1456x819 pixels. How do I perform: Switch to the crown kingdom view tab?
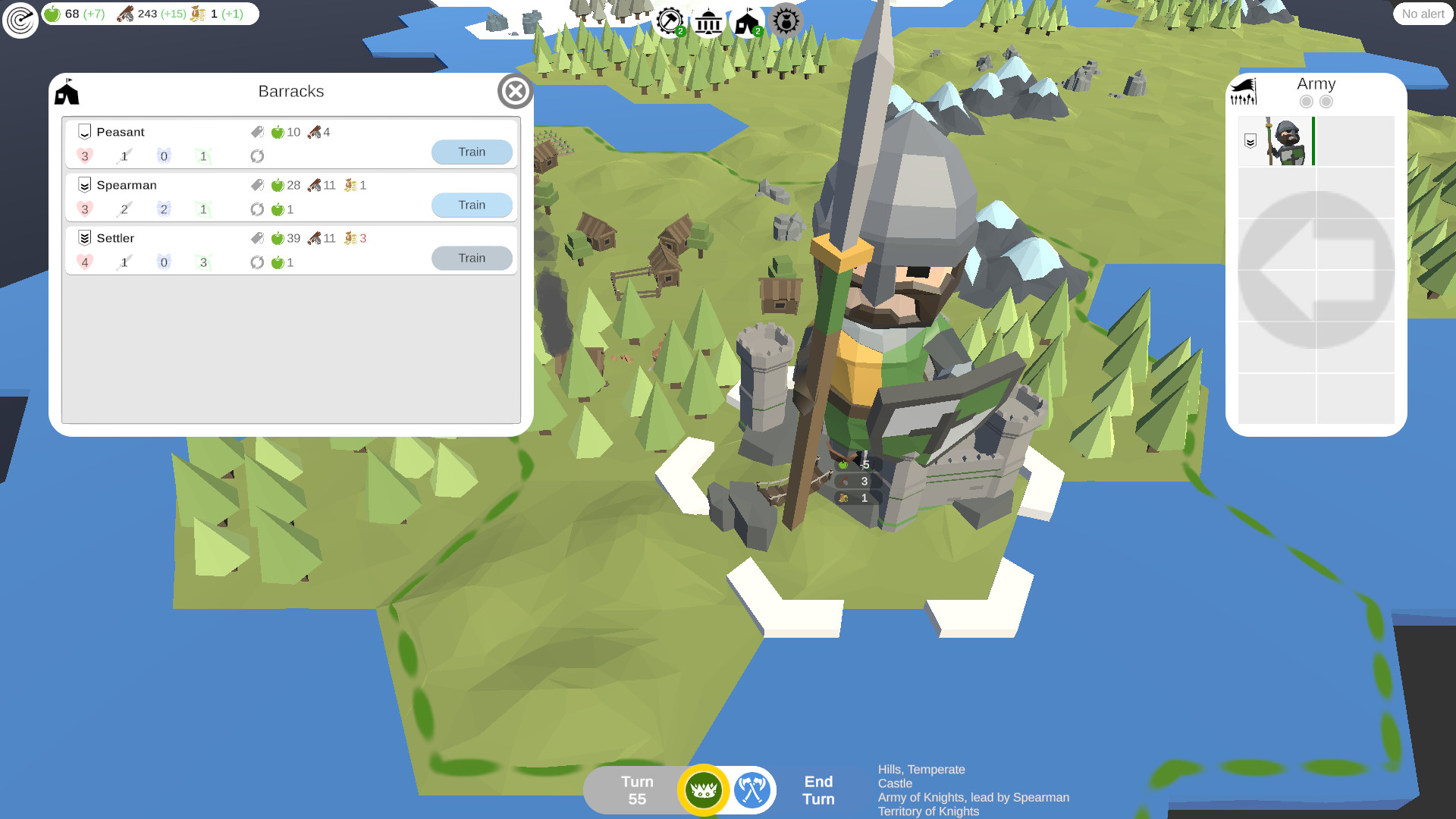(704, 789)
